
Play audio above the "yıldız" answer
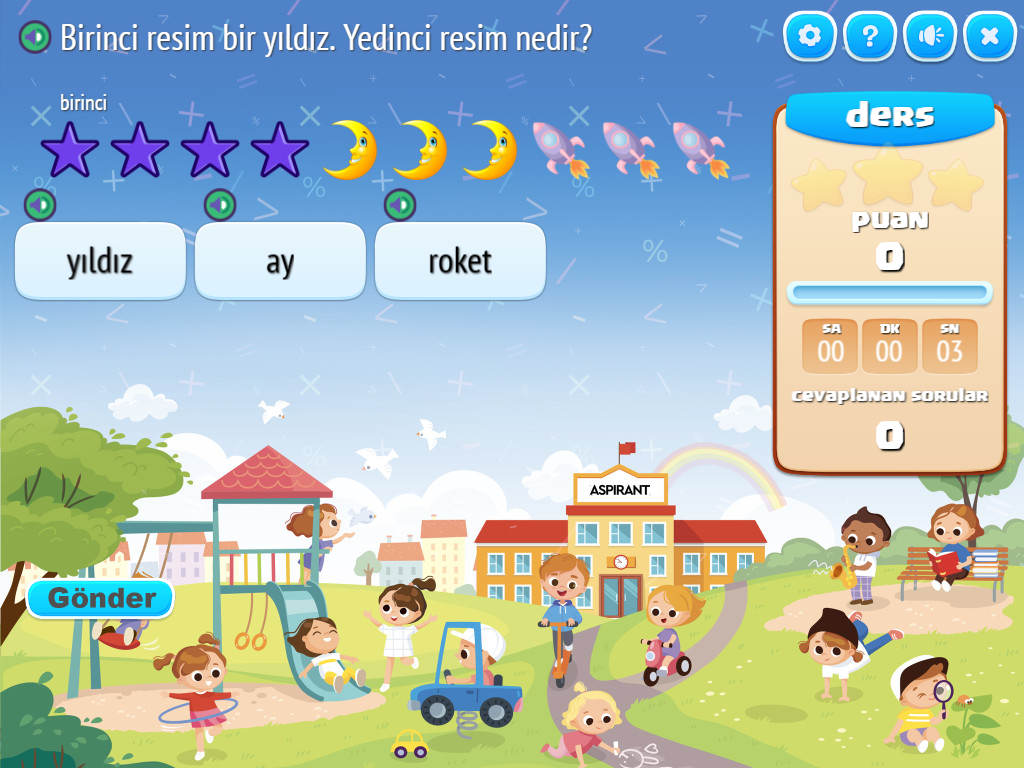click(x=40, y=205)
